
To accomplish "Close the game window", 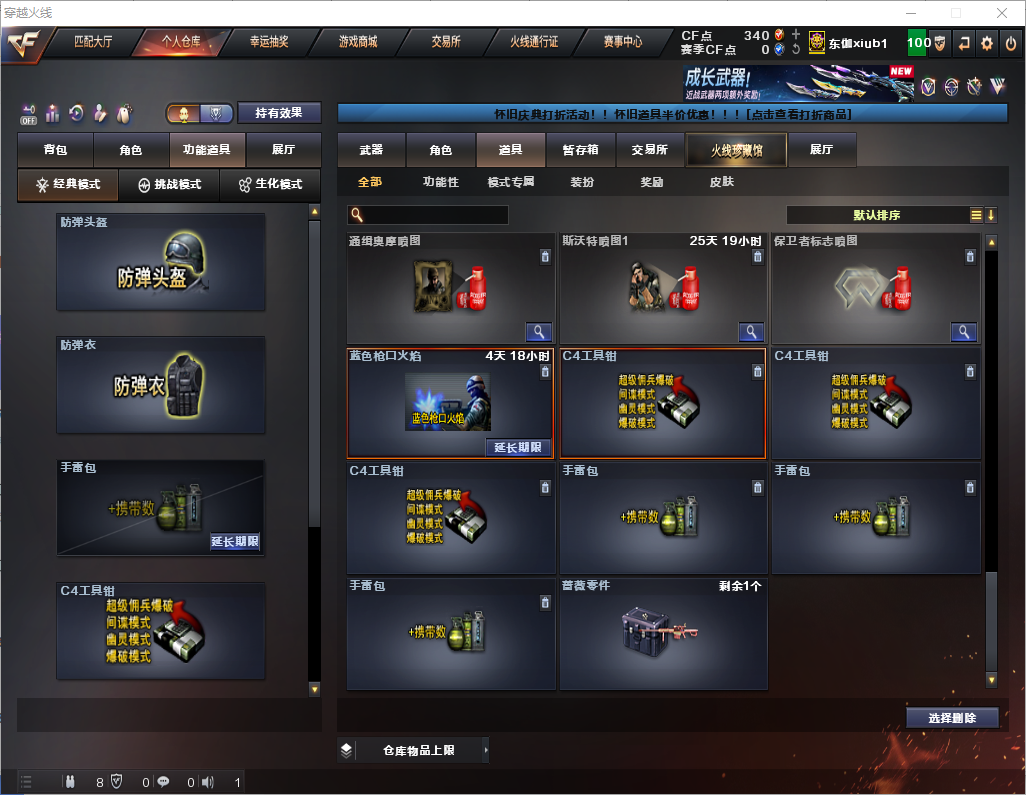I will [x=1002, y=13].
